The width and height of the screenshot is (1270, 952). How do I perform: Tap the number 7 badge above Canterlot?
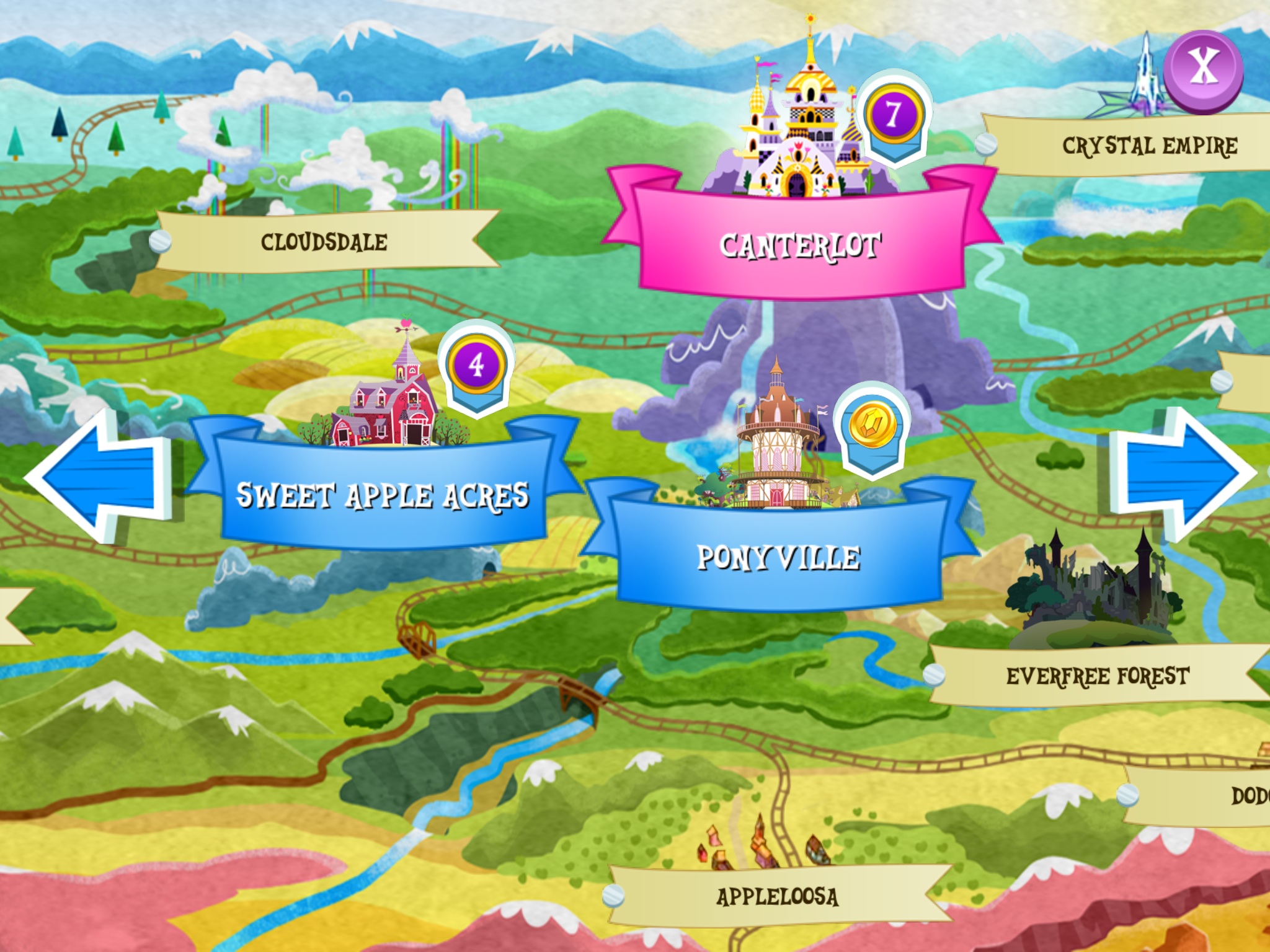[893, 115]
